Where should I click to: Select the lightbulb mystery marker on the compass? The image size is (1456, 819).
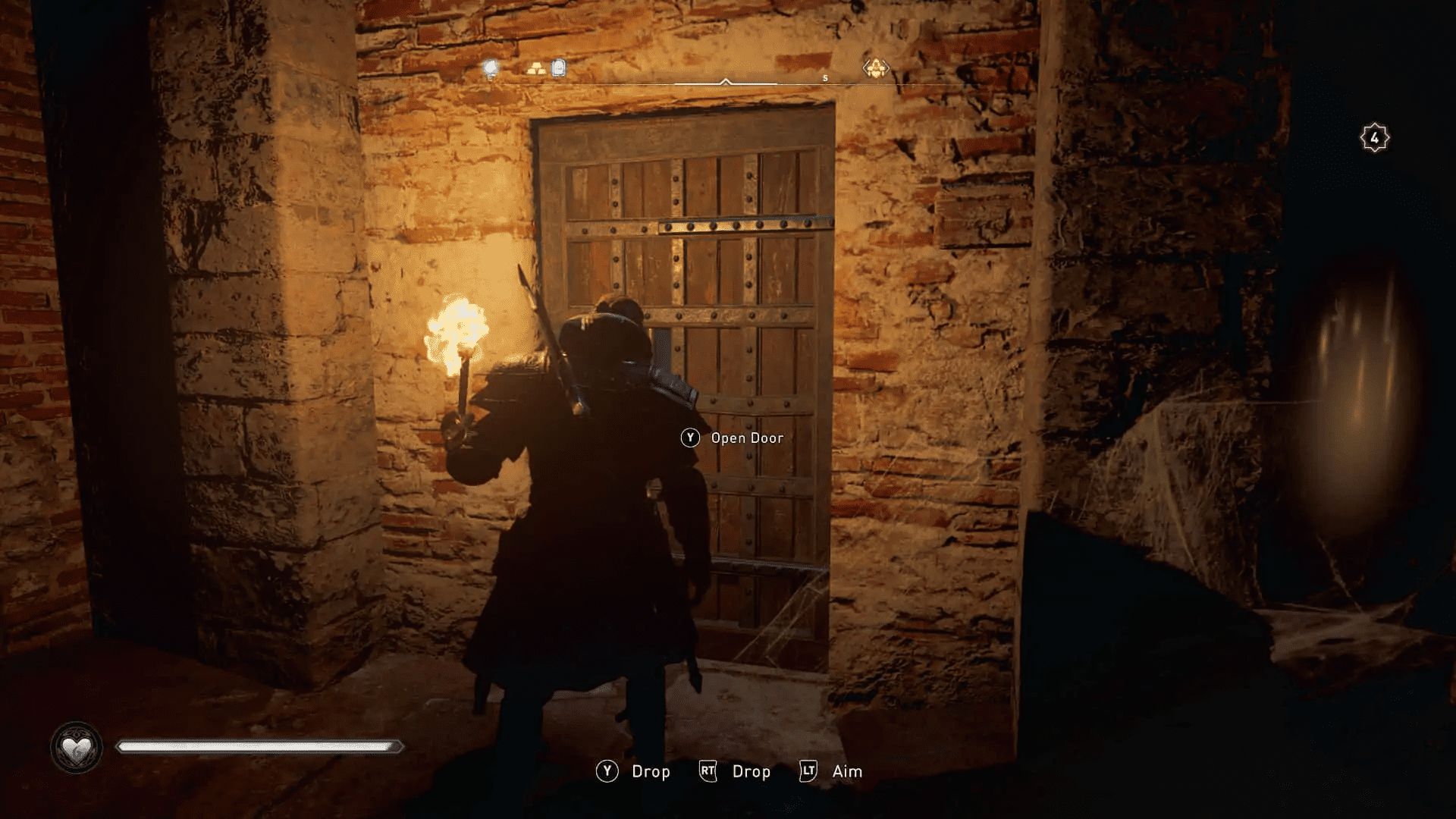490,68
